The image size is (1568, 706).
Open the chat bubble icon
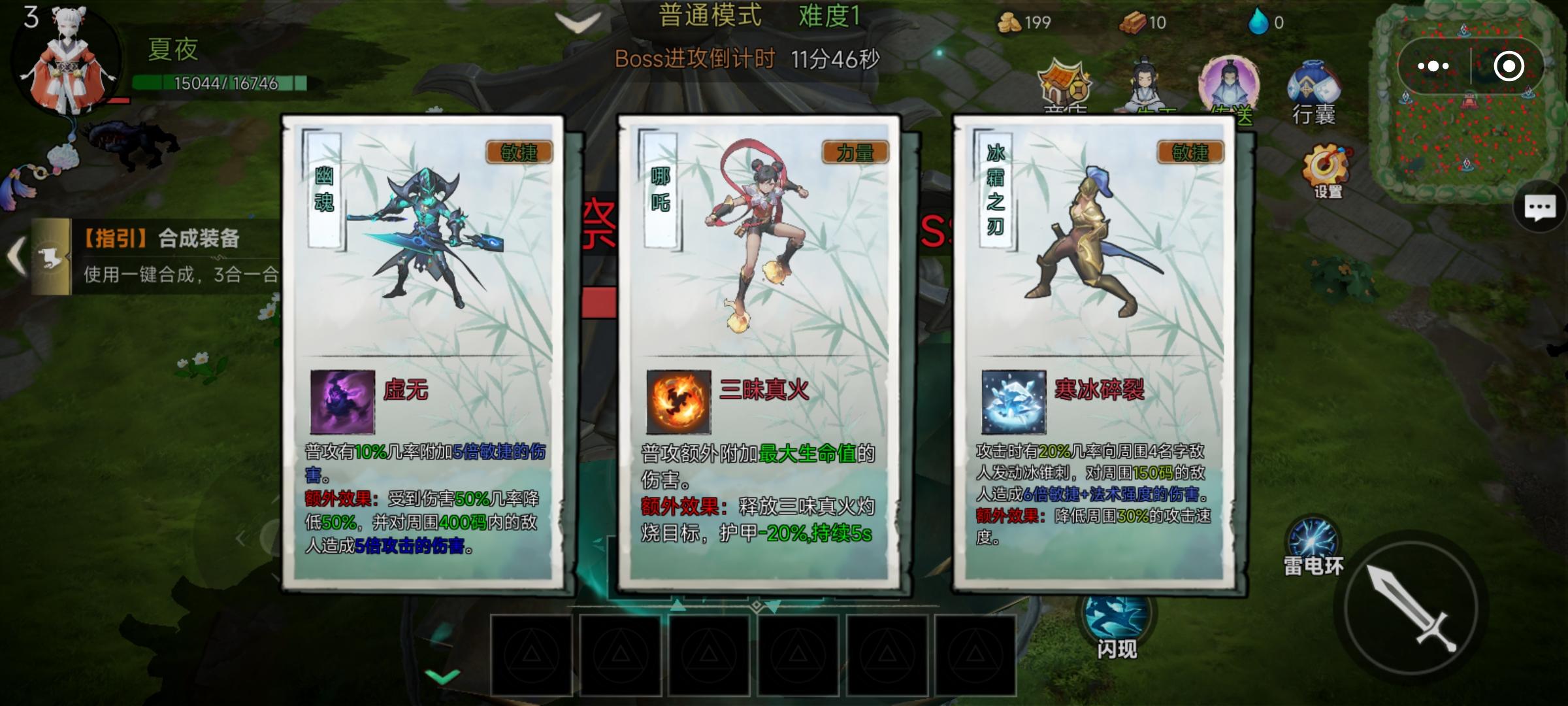pos(1539,206)
